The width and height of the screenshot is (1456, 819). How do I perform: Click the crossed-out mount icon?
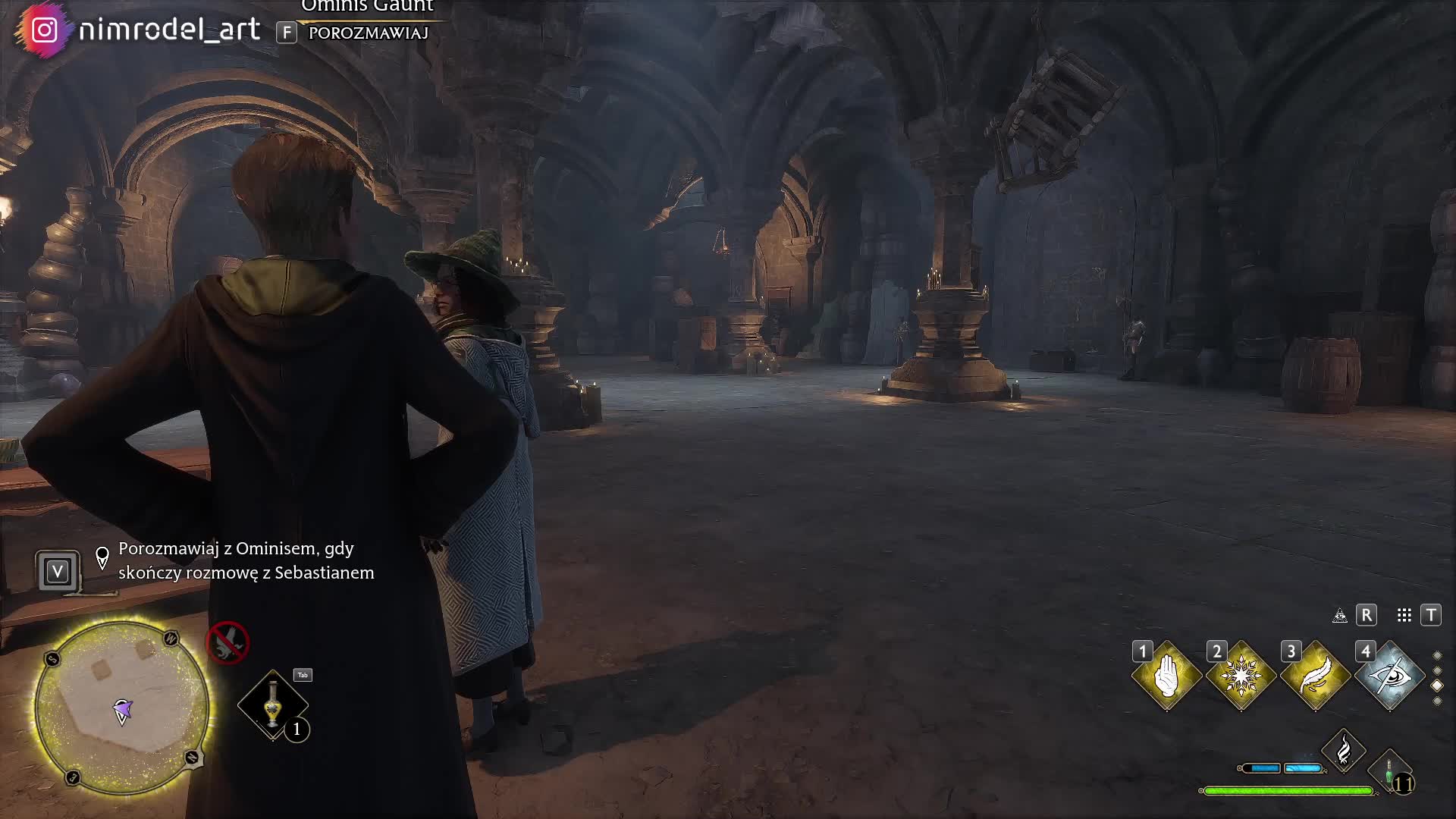coord(227,642)
